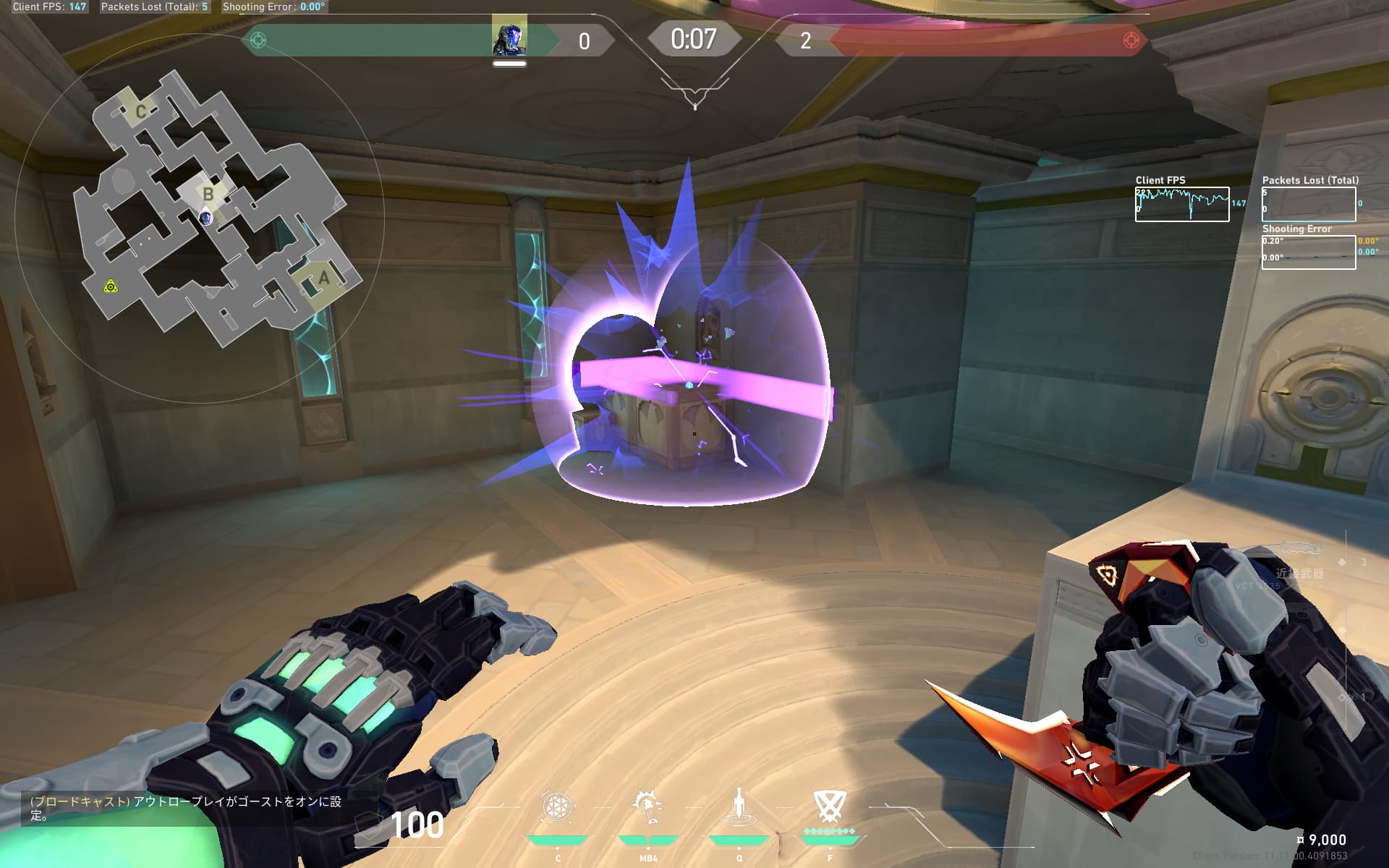Activate the geodesic sphere ability
Viewport: 1389px width, 868px height.
pyautogui.click(x=558, y=807)
